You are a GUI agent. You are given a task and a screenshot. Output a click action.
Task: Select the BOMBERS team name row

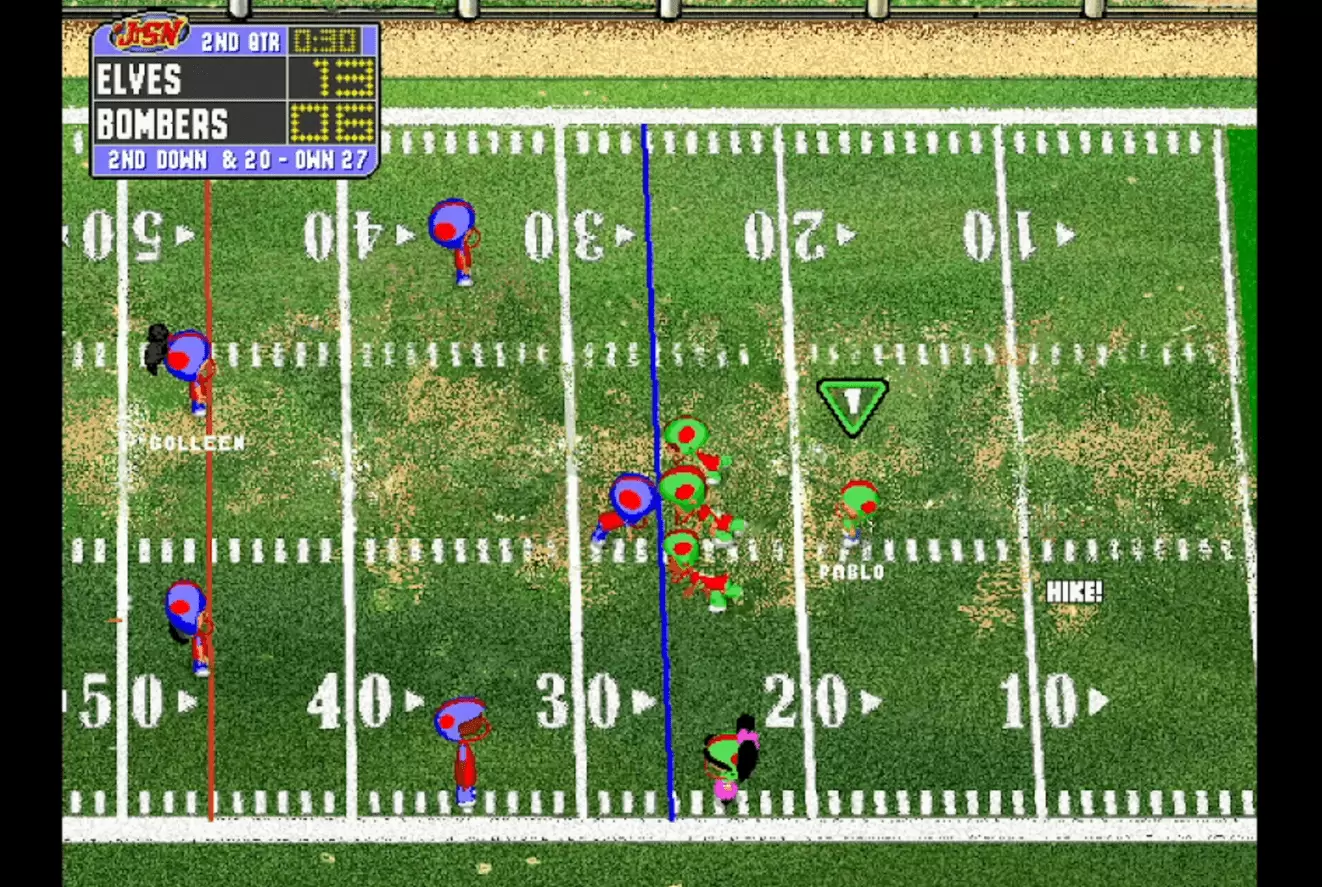click(160, 125)
